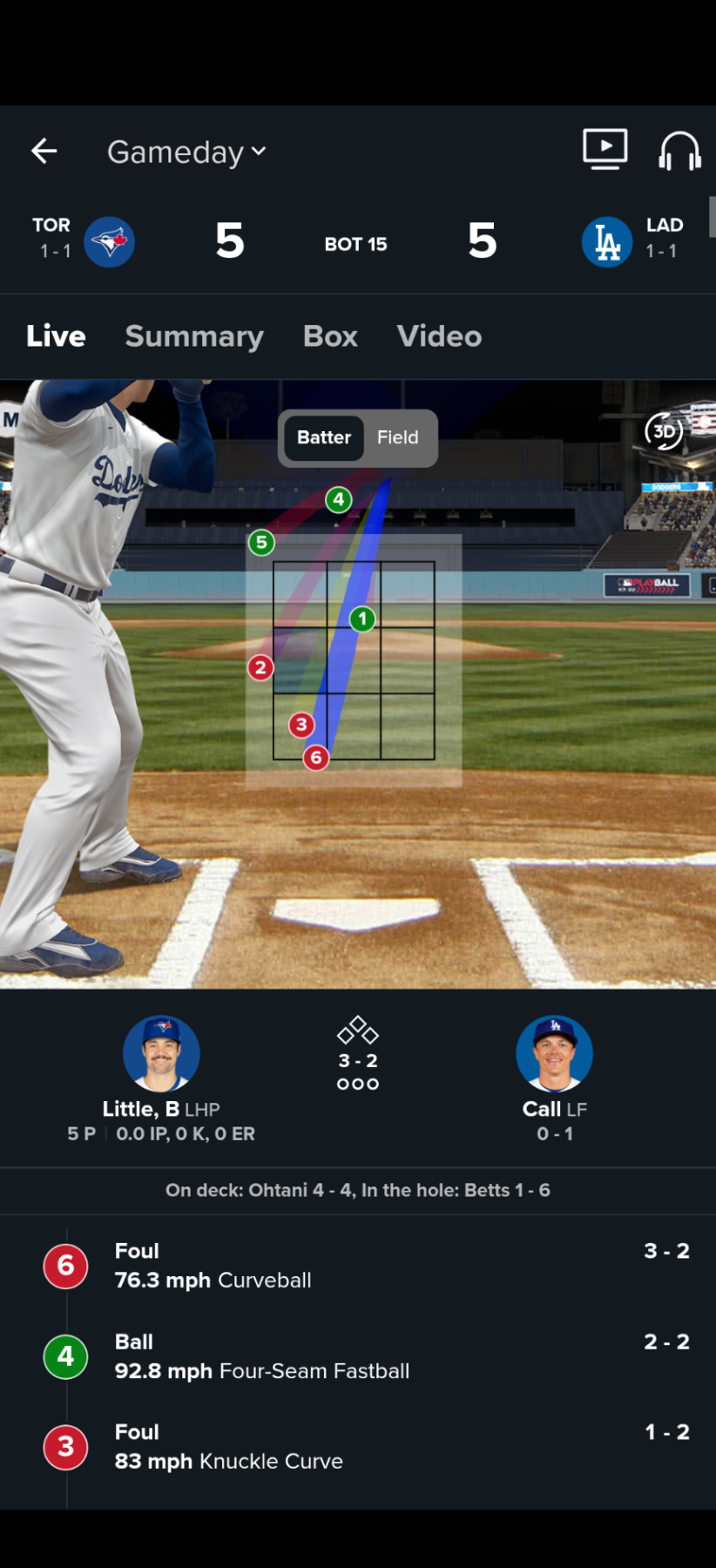Open pitcher Little's player photo

(161, 1053)
